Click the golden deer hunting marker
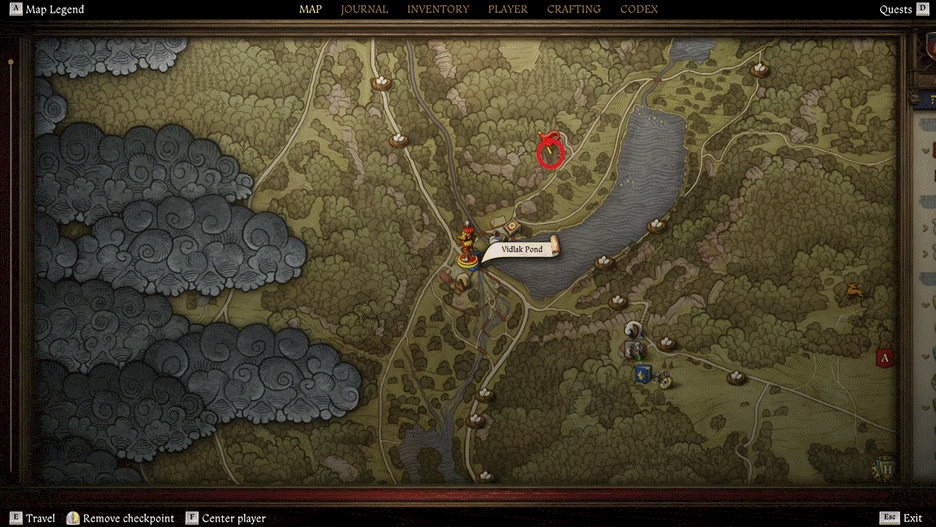This screenshot has height=527, width=936. click(x=855, y=291)
